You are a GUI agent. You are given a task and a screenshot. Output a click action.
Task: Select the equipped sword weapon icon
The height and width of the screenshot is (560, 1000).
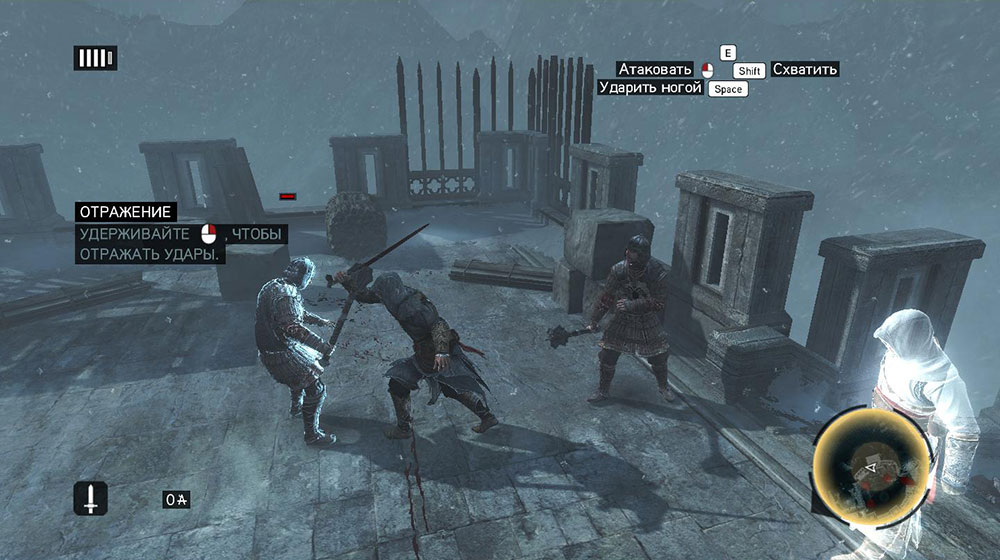[89, 497]
